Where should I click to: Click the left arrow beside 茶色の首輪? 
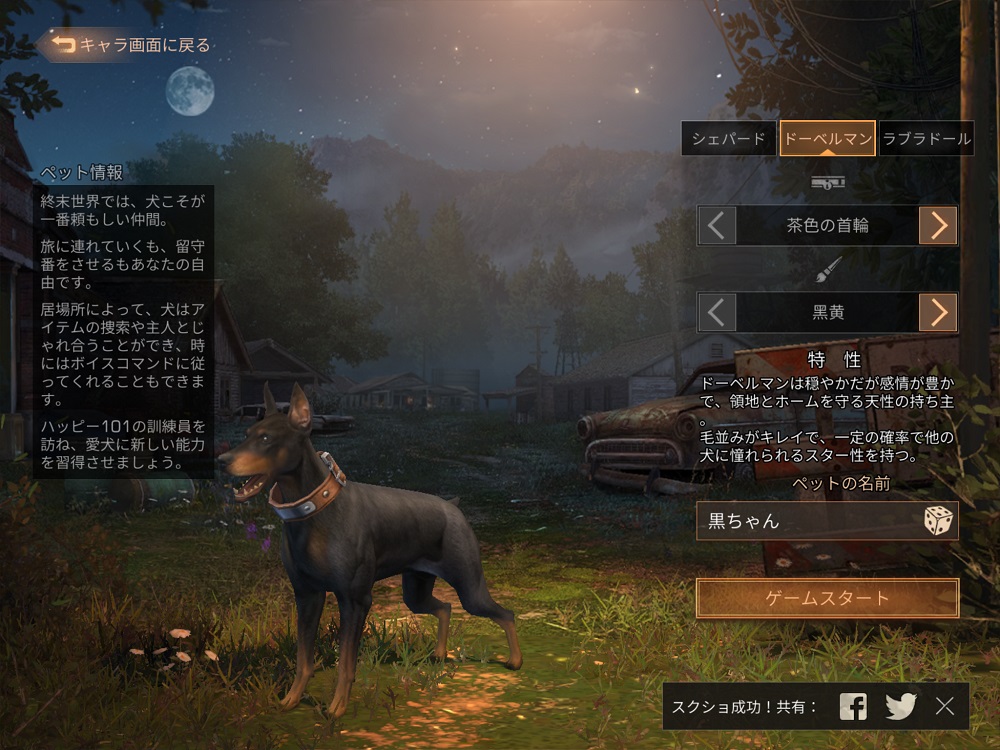click(x=716, y=225)
